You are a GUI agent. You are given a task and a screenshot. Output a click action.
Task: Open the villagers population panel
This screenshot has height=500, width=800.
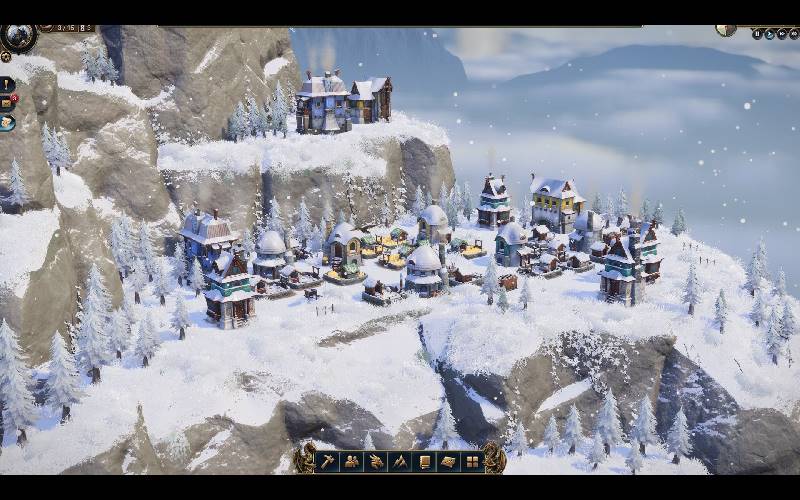(352, 461)
